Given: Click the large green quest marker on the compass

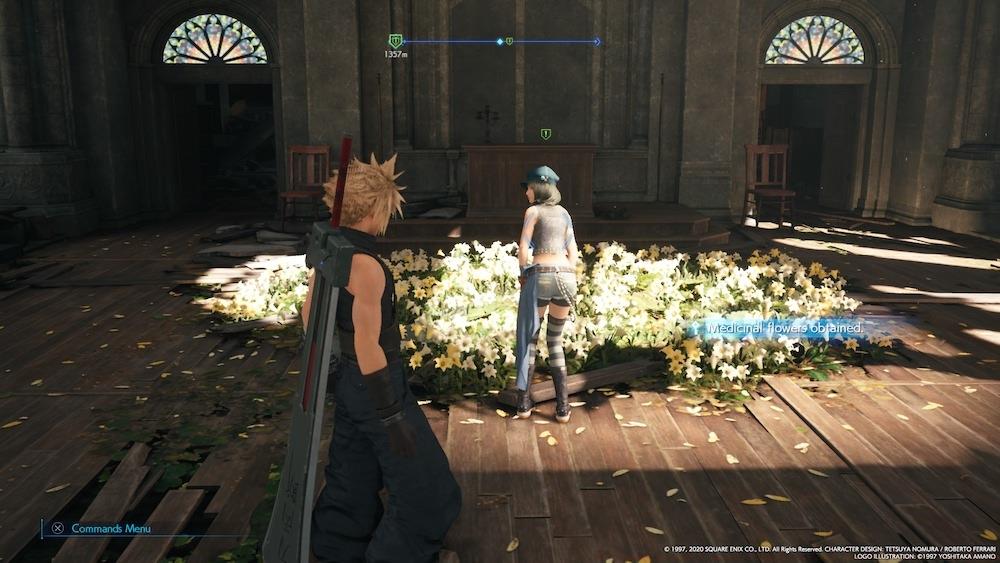Looking at the screenshot, I should tap(395, 41).
